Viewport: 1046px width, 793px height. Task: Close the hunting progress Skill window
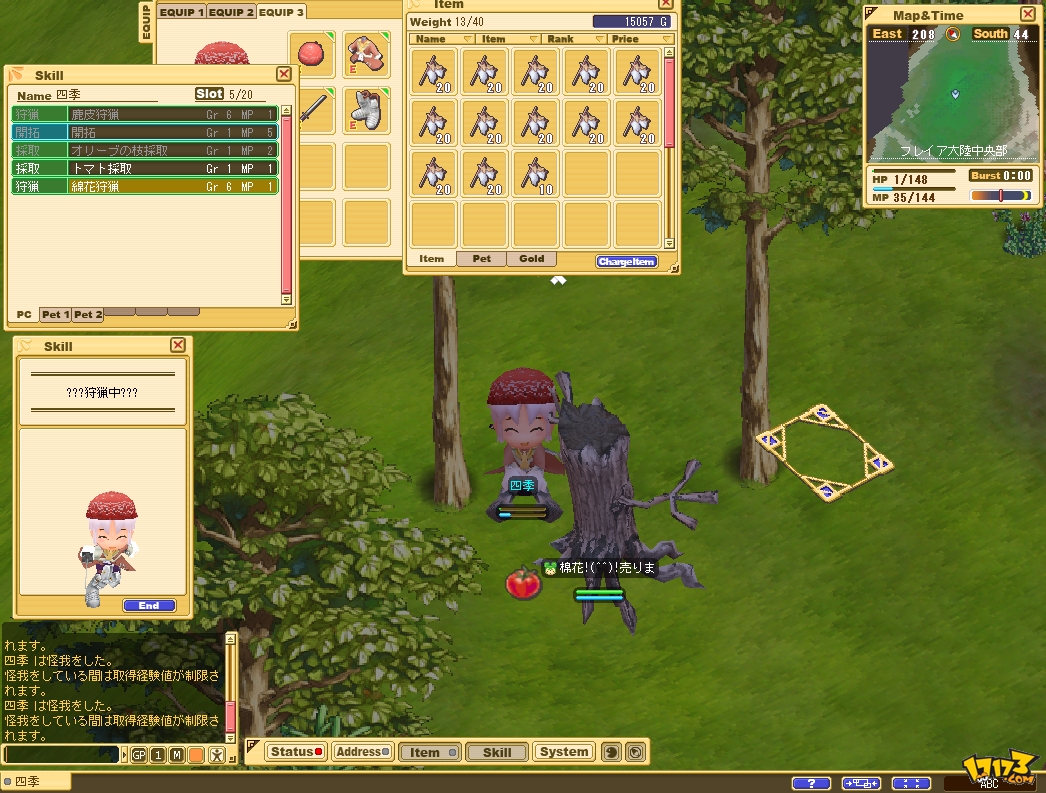point(178,345)
